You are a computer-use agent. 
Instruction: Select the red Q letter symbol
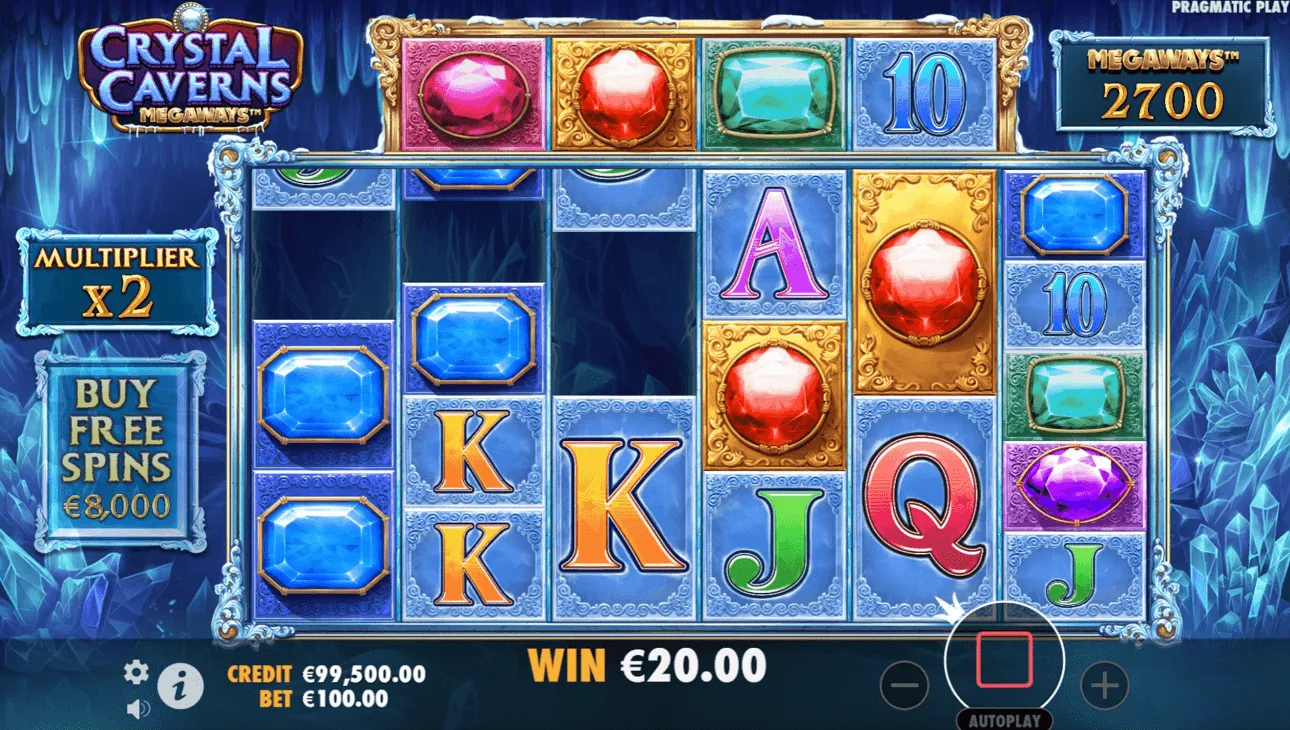(x=922, y=500)
